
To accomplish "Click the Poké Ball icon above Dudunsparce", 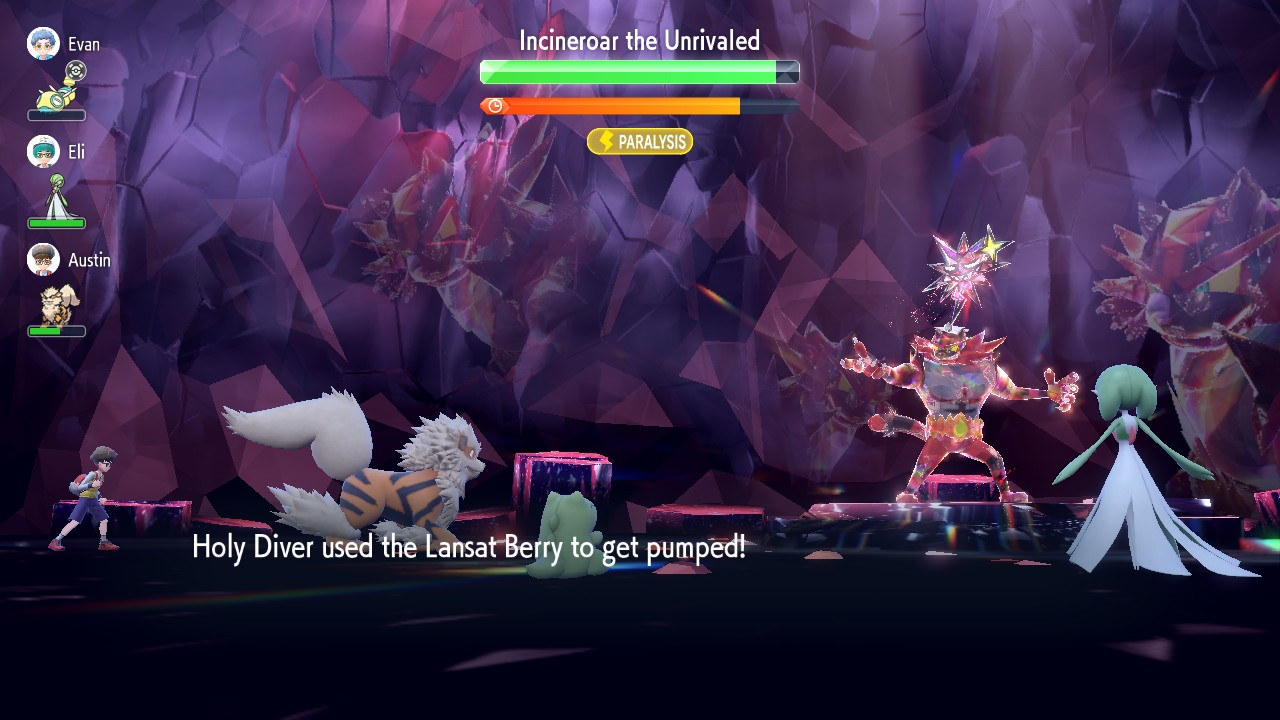I will click(76, 71).
